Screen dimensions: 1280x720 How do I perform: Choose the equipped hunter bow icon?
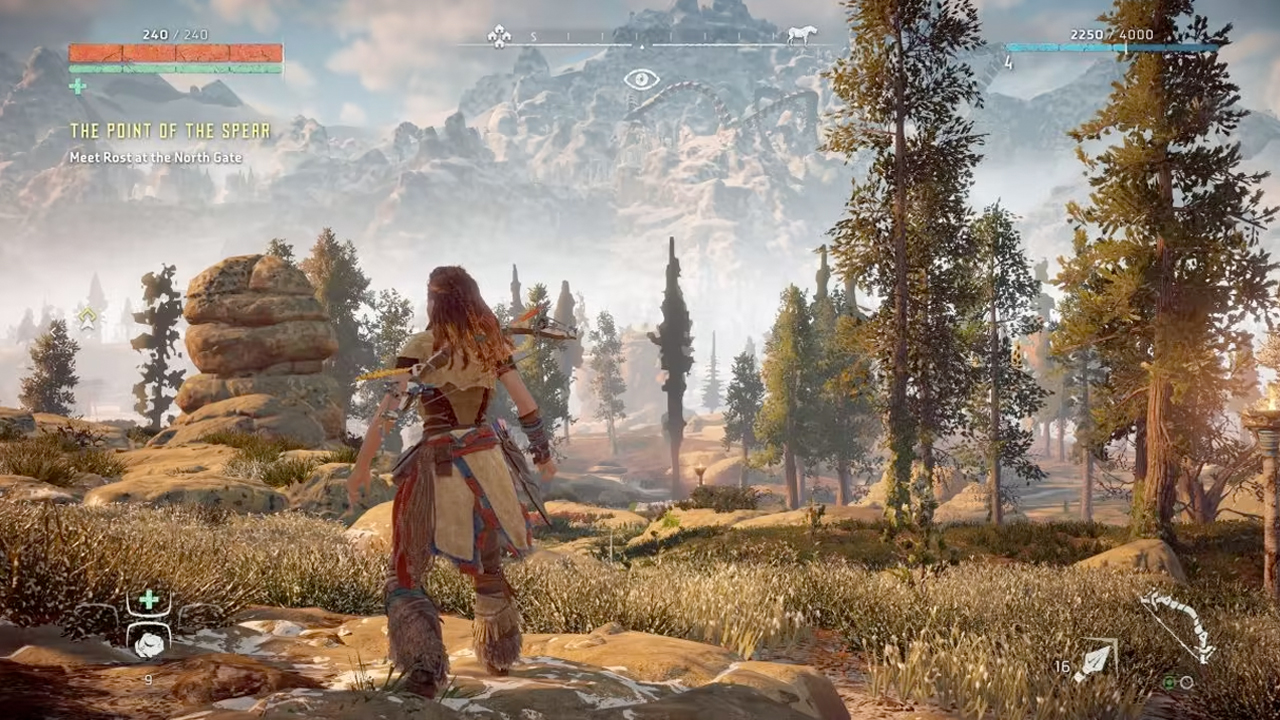[1181, 624]
